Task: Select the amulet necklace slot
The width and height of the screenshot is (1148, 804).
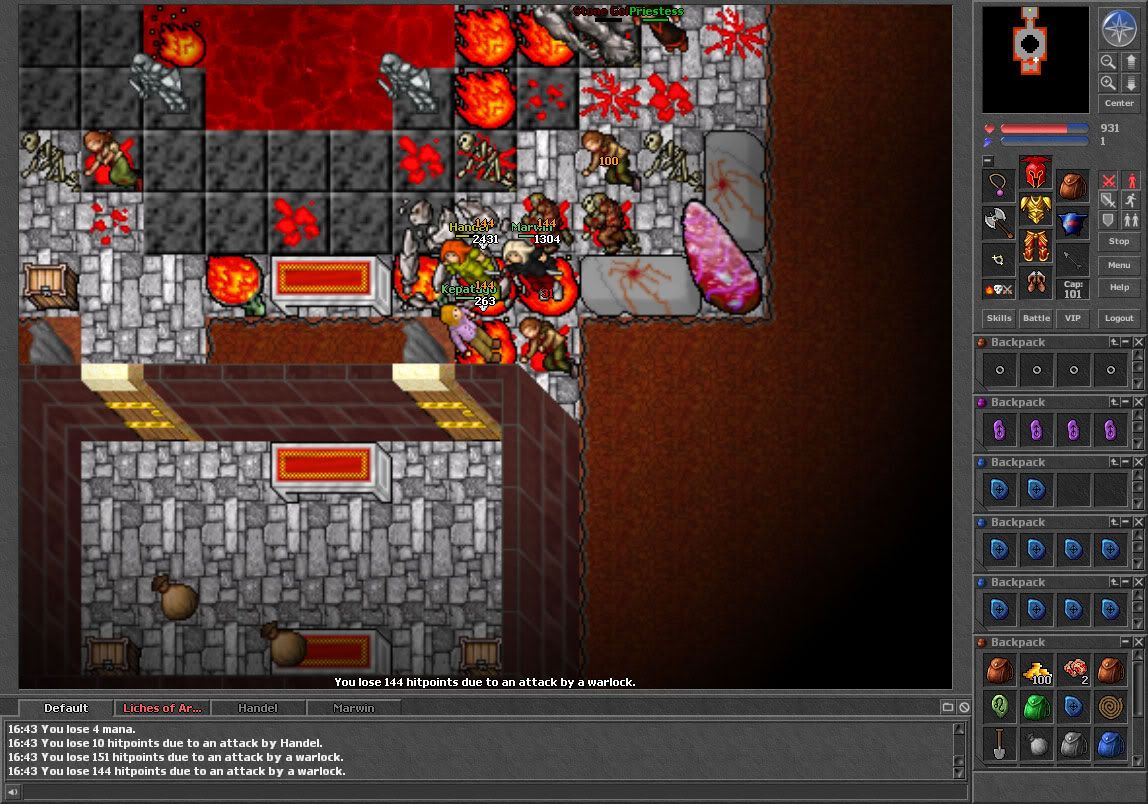Action: pyautogui.click(x=998, y=184)
